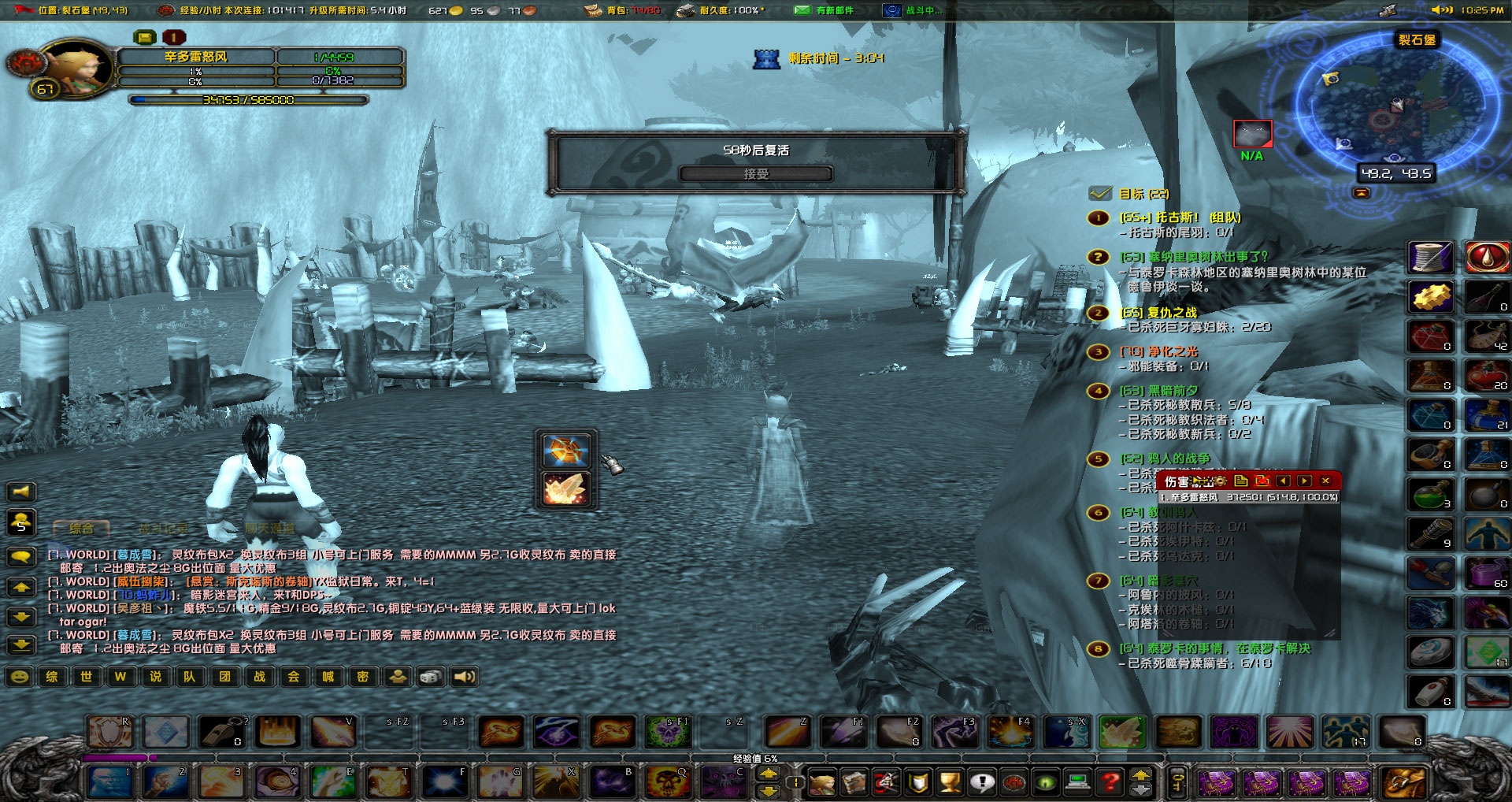Click the 密 whisper channel button
This screenshot has width=1512, height=802.
point(363,677)
